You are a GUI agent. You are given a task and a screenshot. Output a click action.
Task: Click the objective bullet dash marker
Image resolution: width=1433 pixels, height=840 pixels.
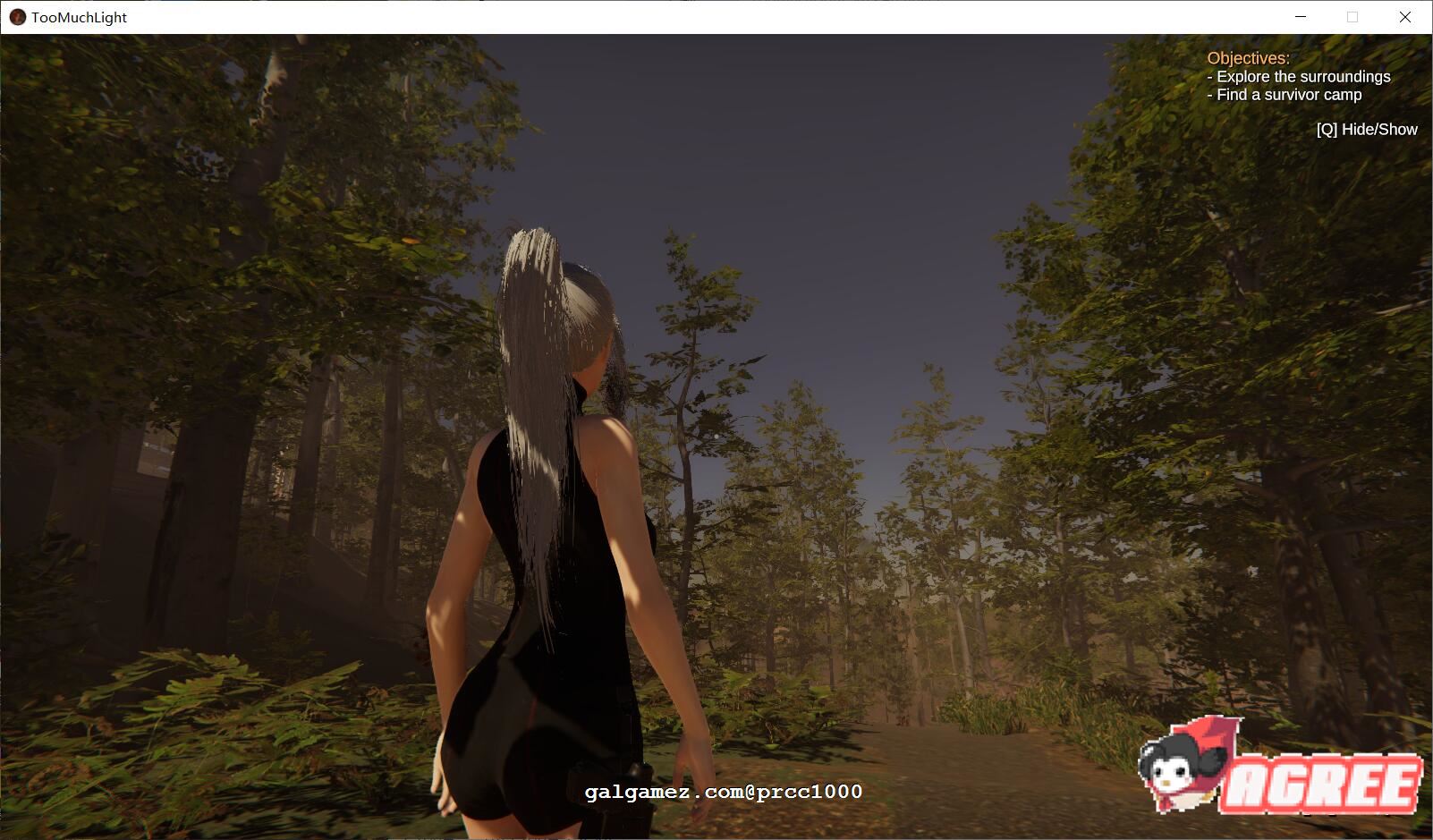pyautogui.click(x=1209, y=77)
